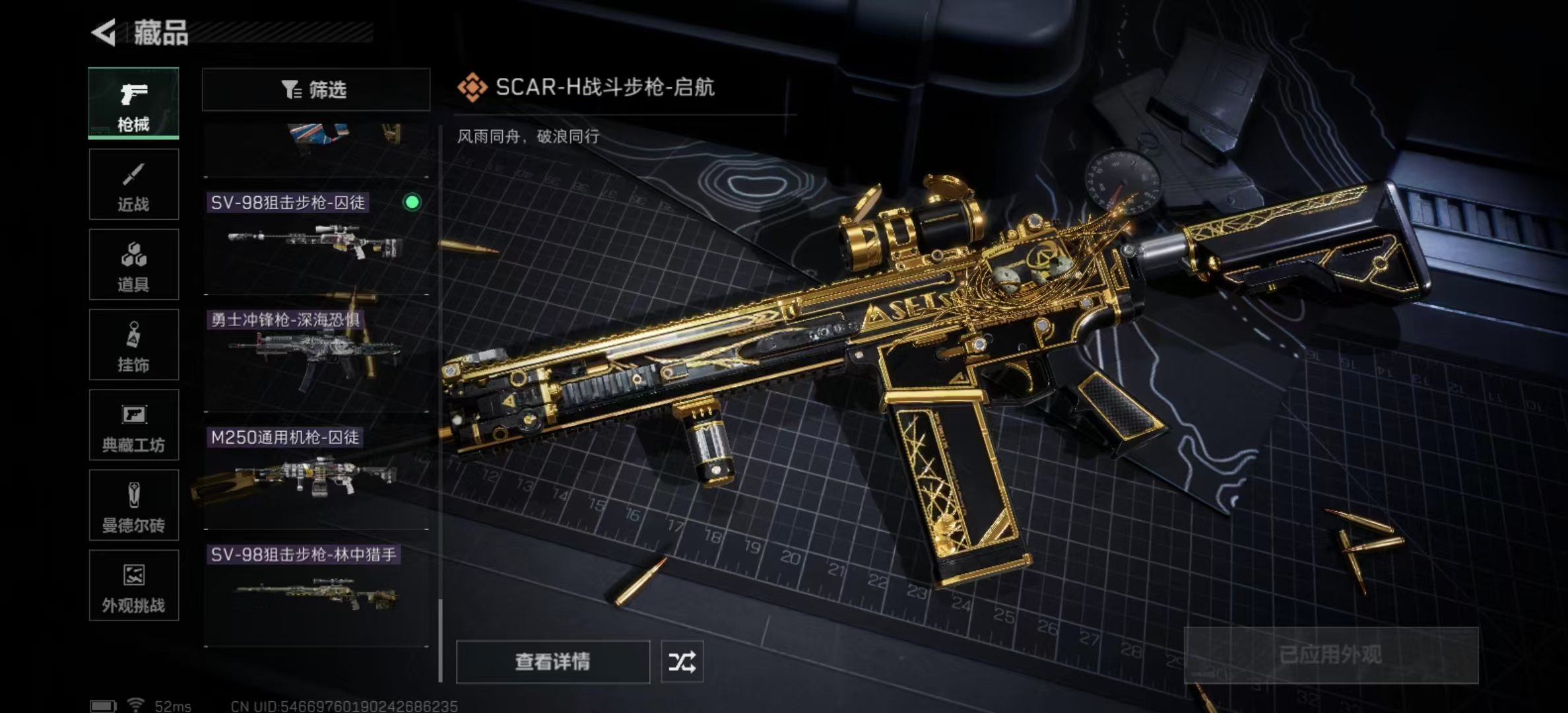Click the 已应用外观 applied-skin button
The image size is (1568, 713).
1330,655
